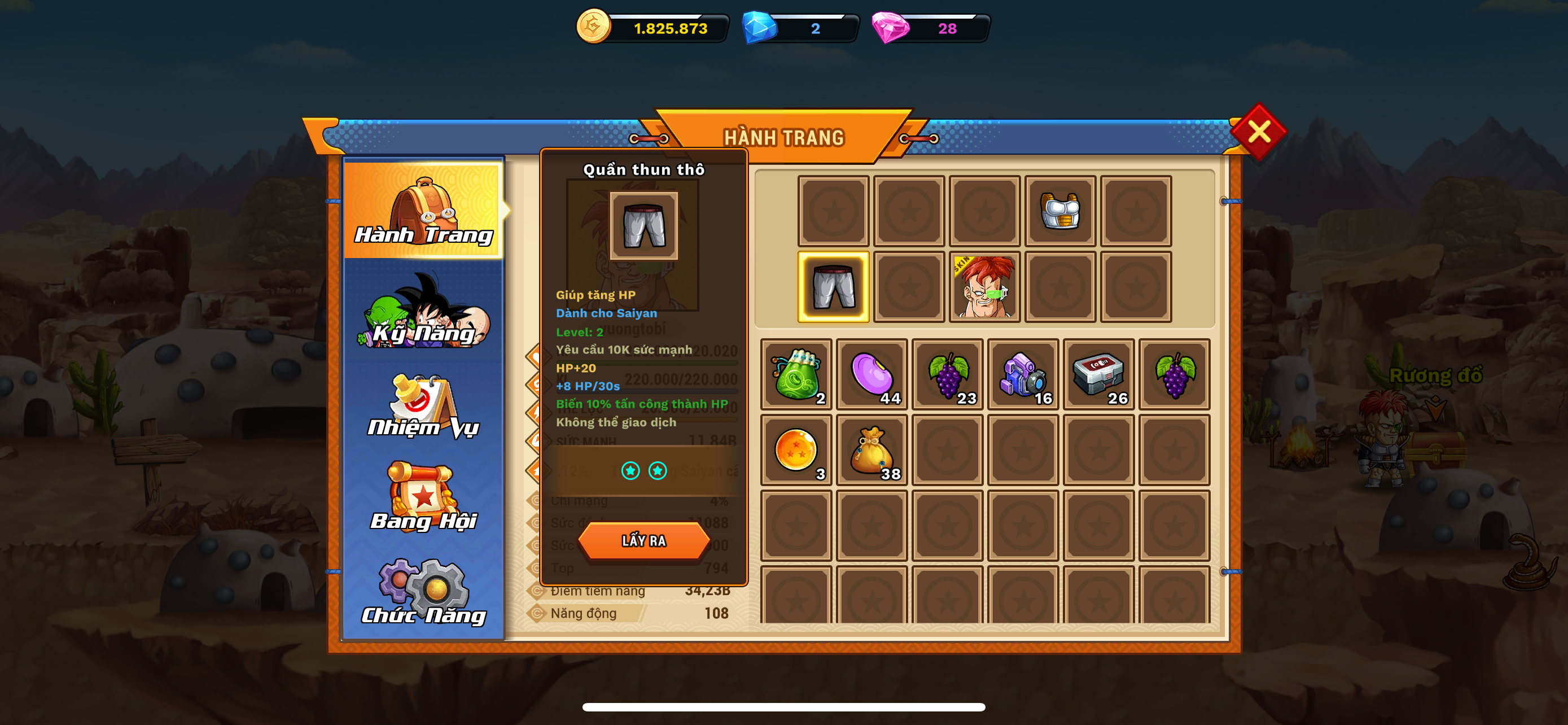Click the LẤY RA button
This screenshot has width=1568, height=725.
point(643,540)
